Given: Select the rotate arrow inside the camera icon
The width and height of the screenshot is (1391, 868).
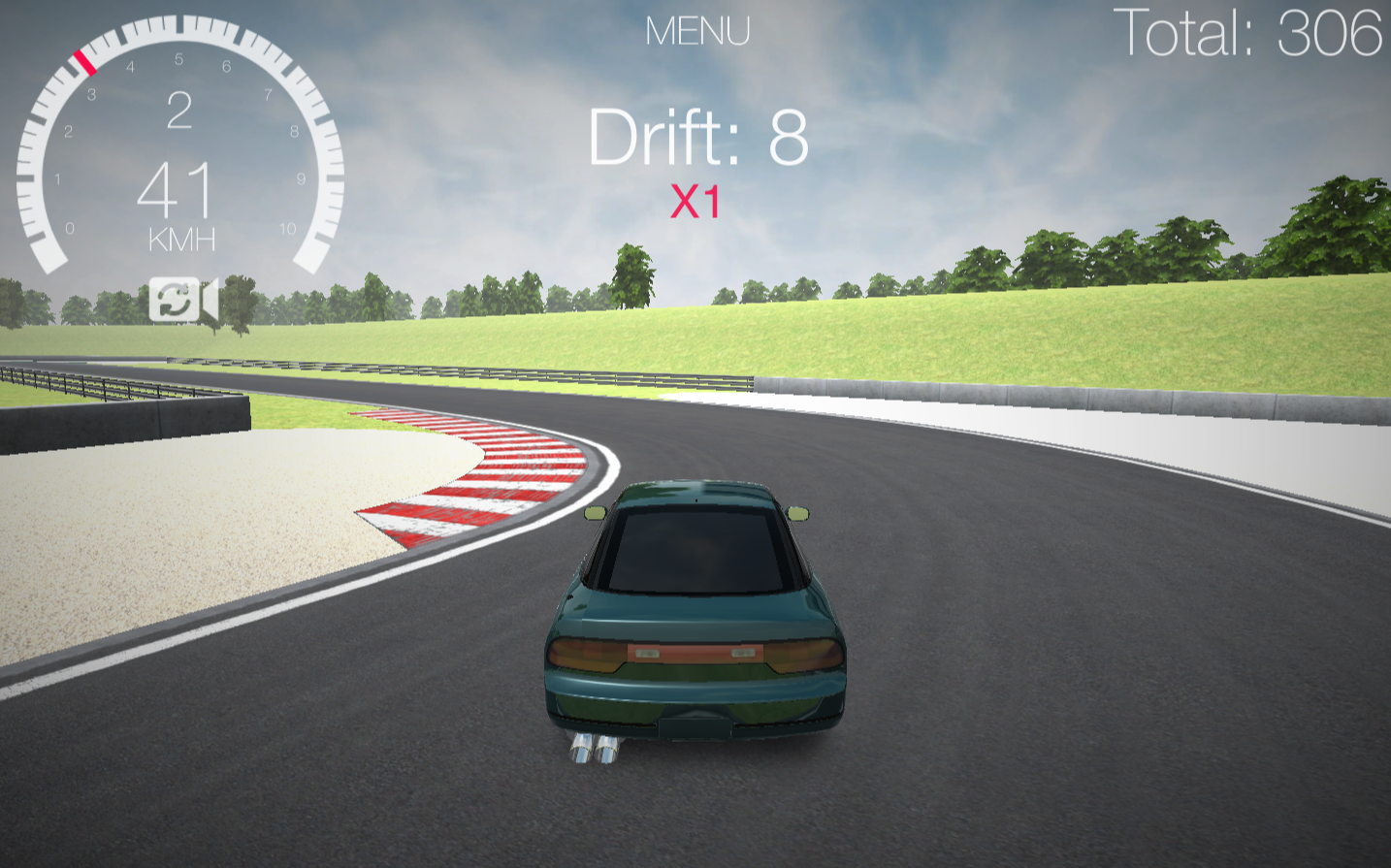Looking at the screenshot, I should click(x=173, y=301).
